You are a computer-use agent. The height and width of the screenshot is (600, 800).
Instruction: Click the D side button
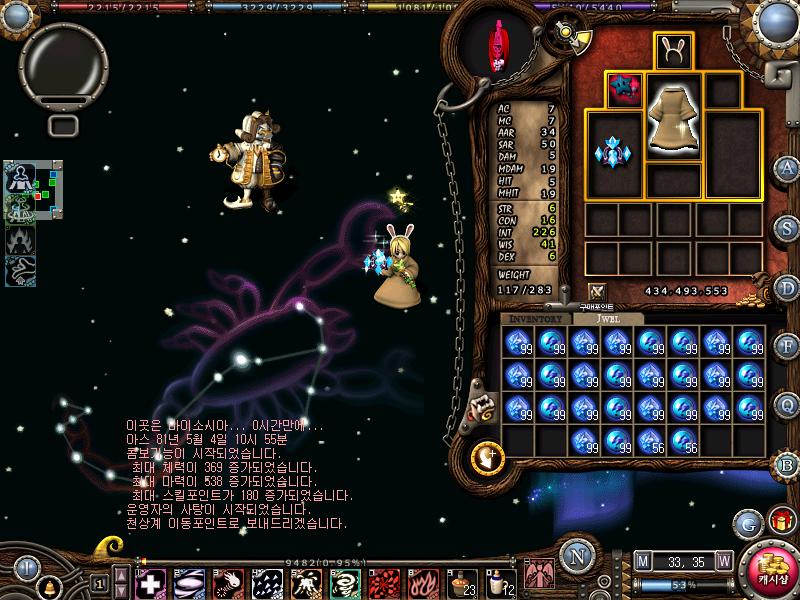click(x=788, y=287)
